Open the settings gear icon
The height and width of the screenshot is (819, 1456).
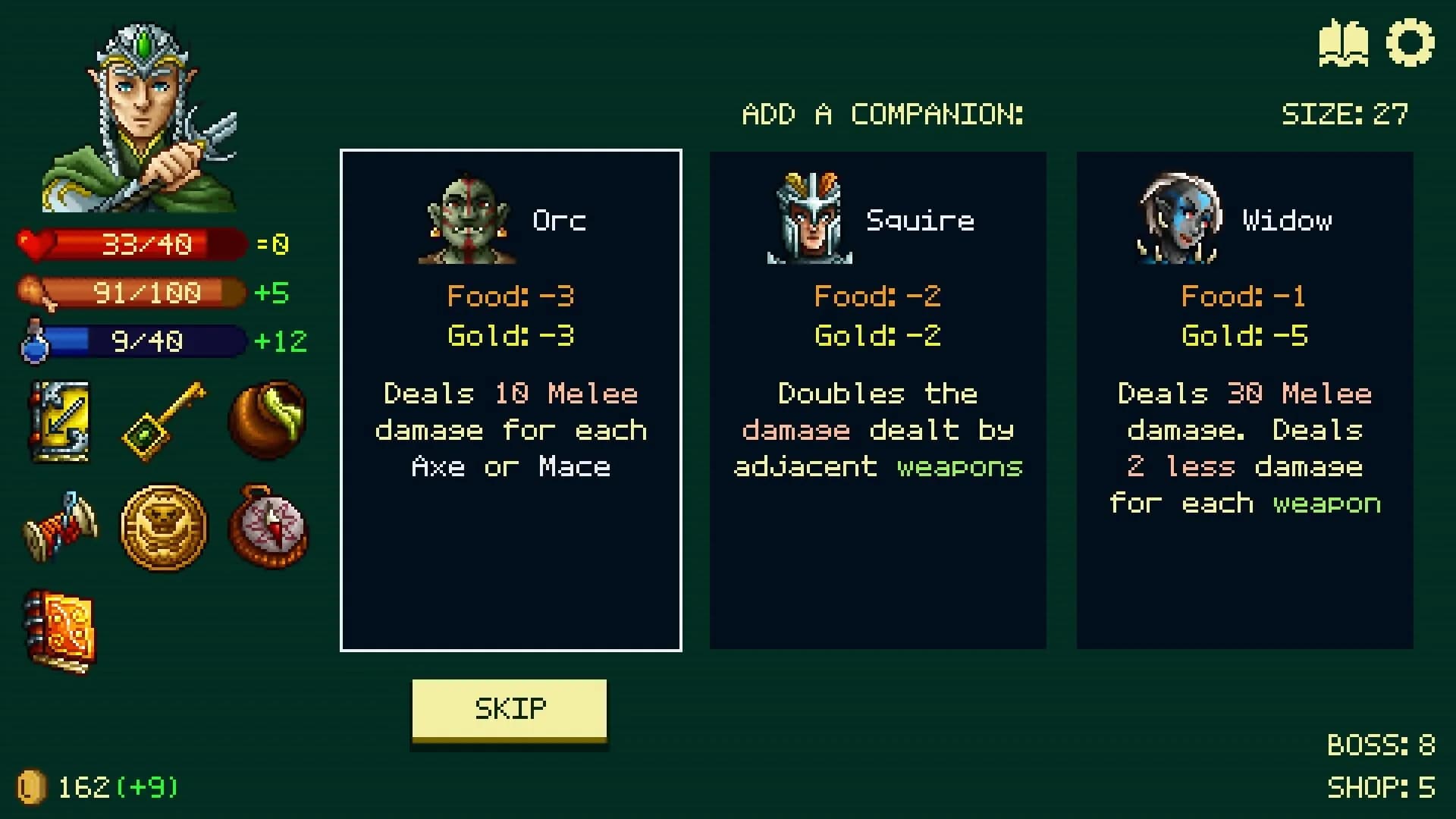pos(1412,43)
